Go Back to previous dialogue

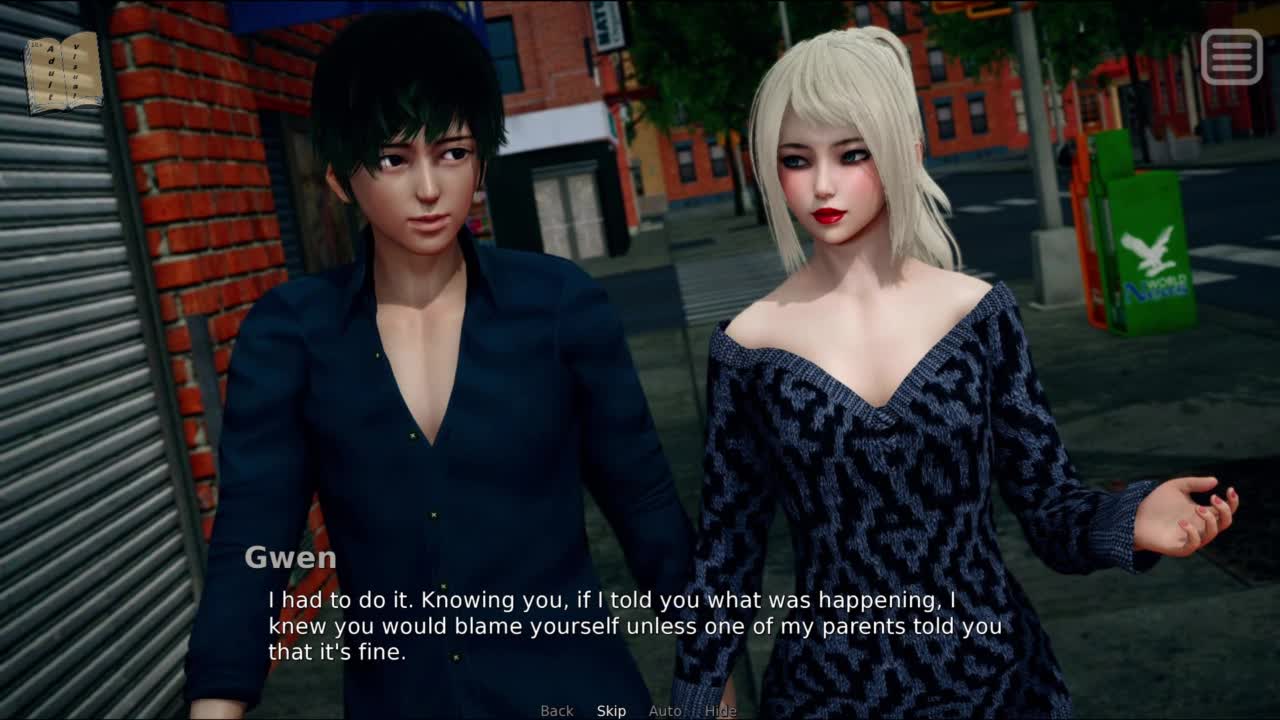[x=557, y=711]
